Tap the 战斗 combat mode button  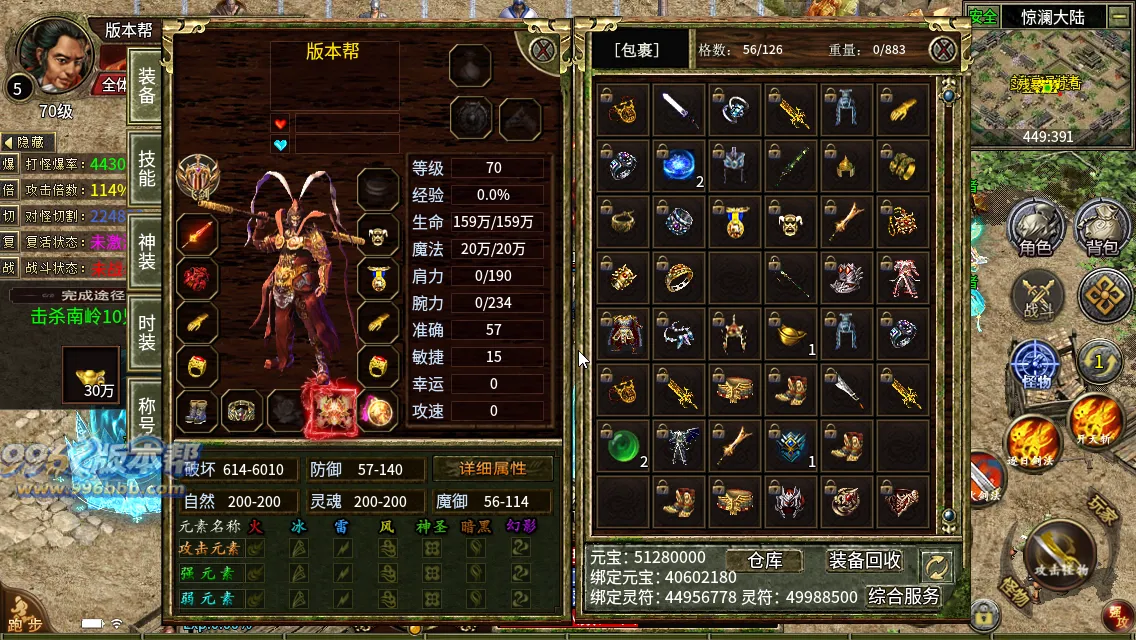click(x=1037, y=298)
